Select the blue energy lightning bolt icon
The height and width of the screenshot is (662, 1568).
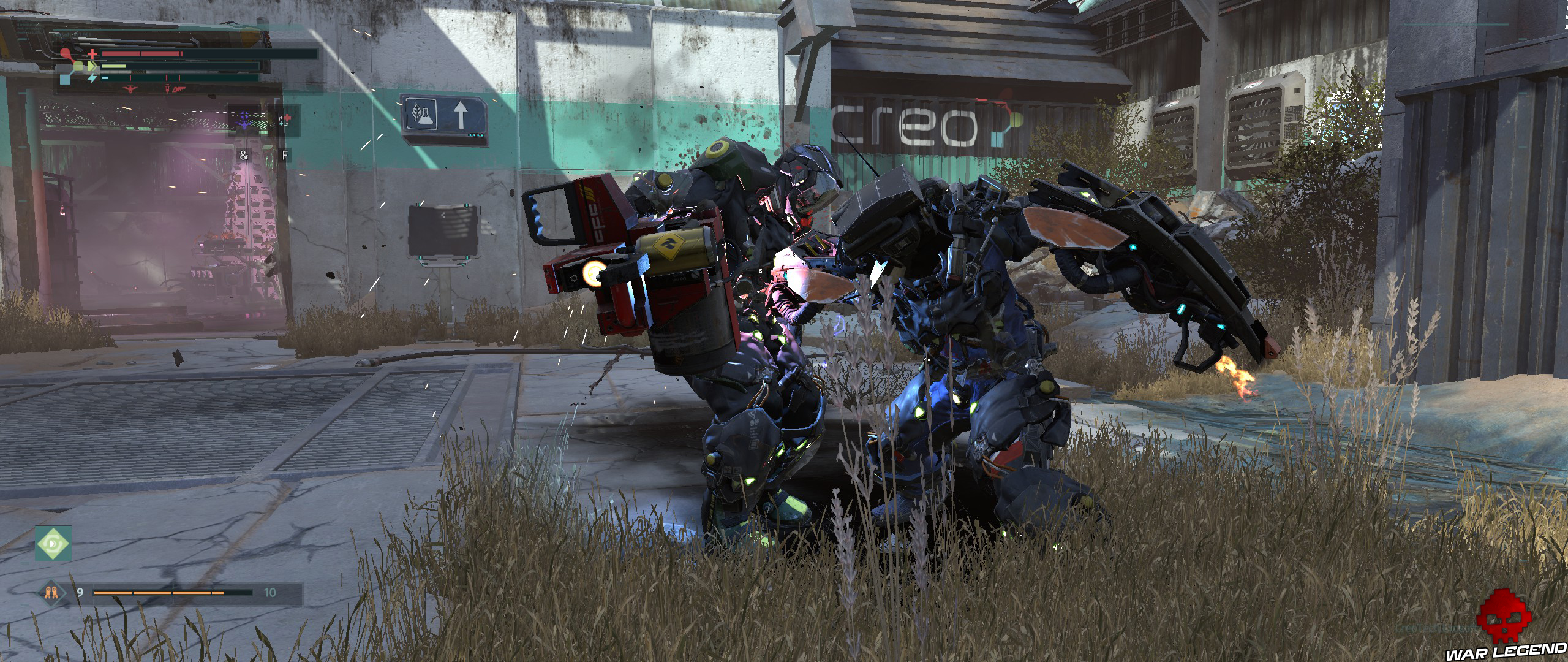click(92, 78)
